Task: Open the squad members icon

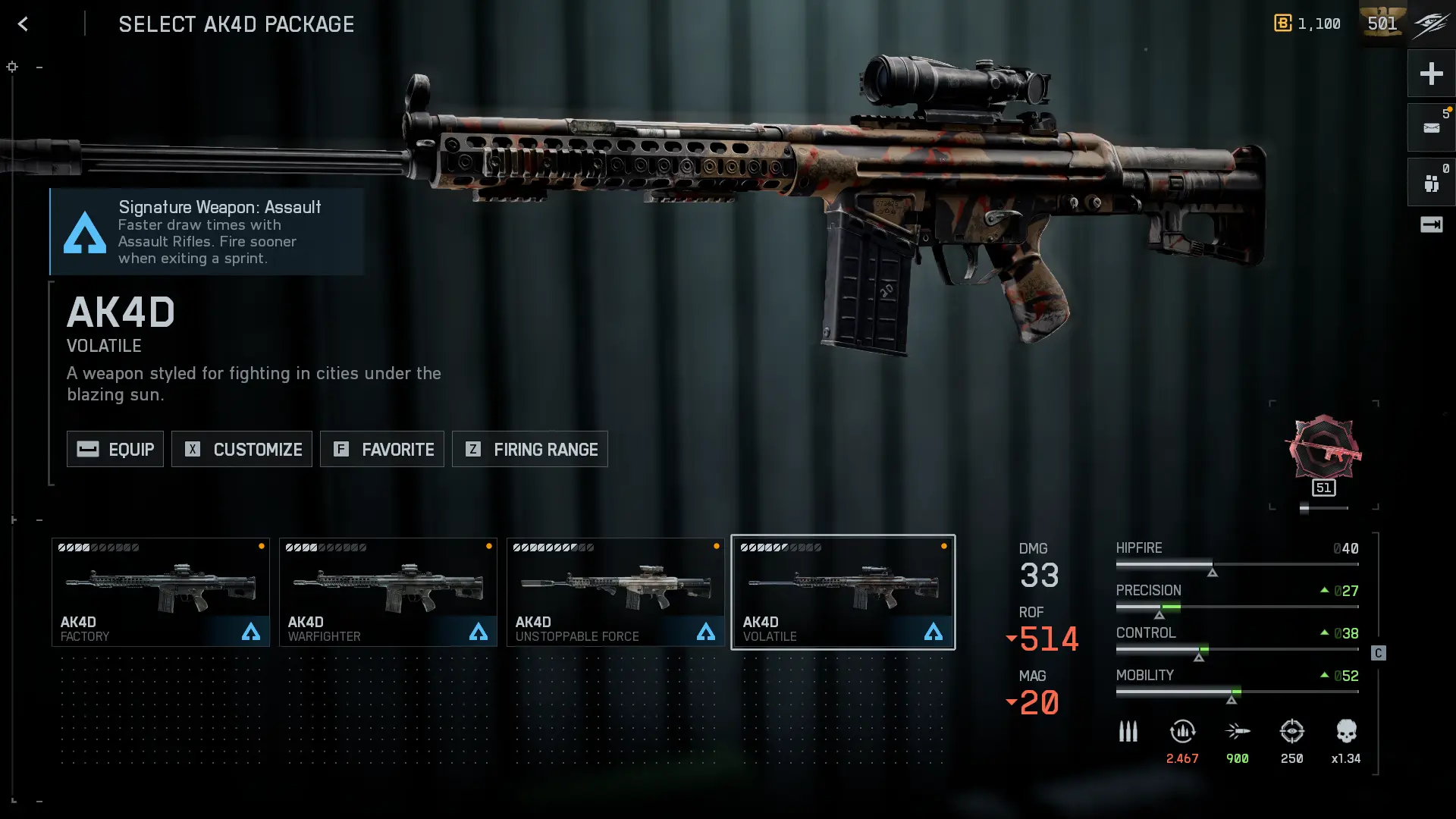Action: (x=1431, y=183)
